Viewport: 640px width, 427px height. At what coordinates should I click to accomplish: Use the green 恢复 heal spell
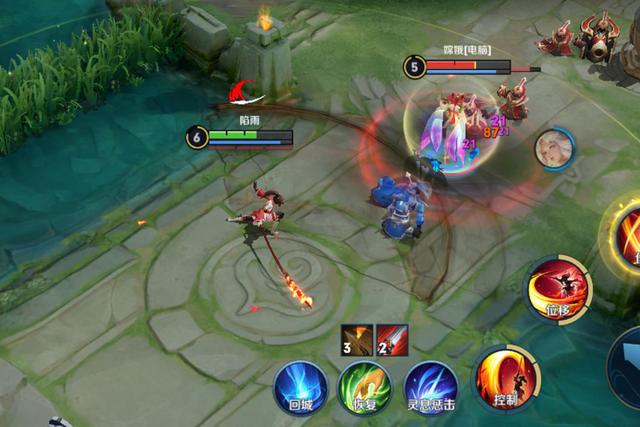pos(365,388)
